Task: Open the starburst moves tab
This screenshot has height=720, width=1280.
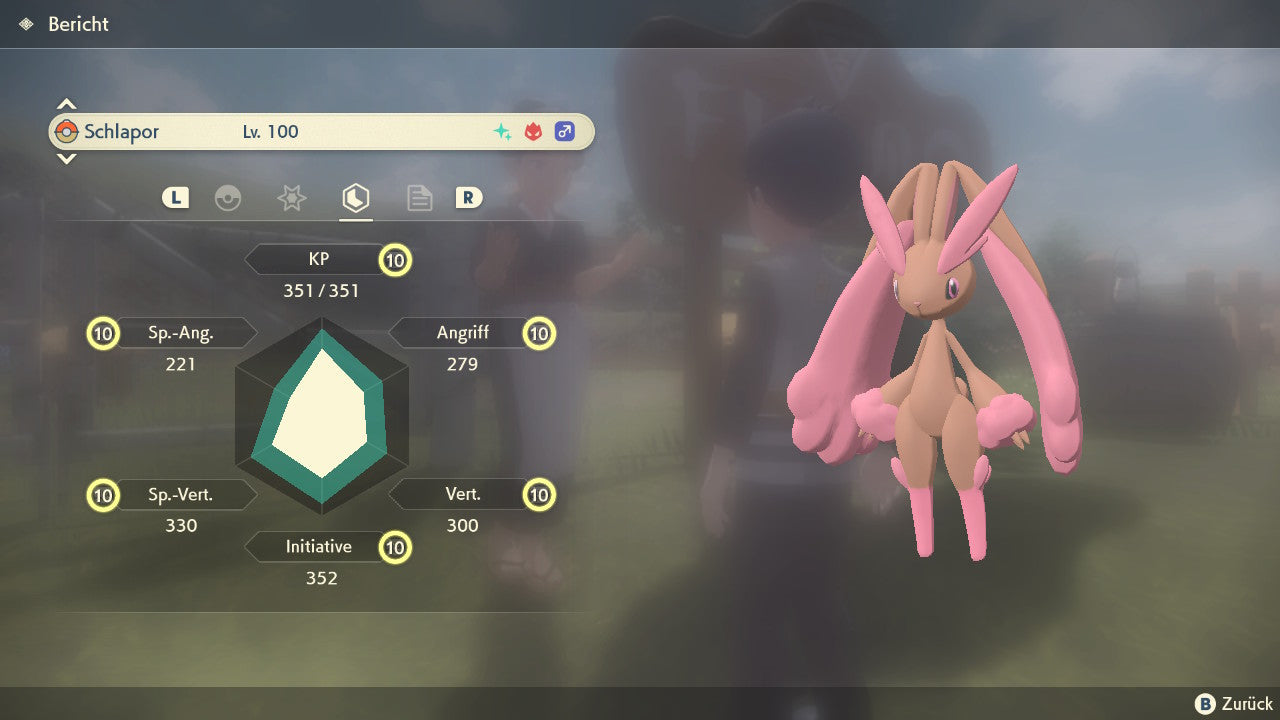Action: [x=291, y=198]
